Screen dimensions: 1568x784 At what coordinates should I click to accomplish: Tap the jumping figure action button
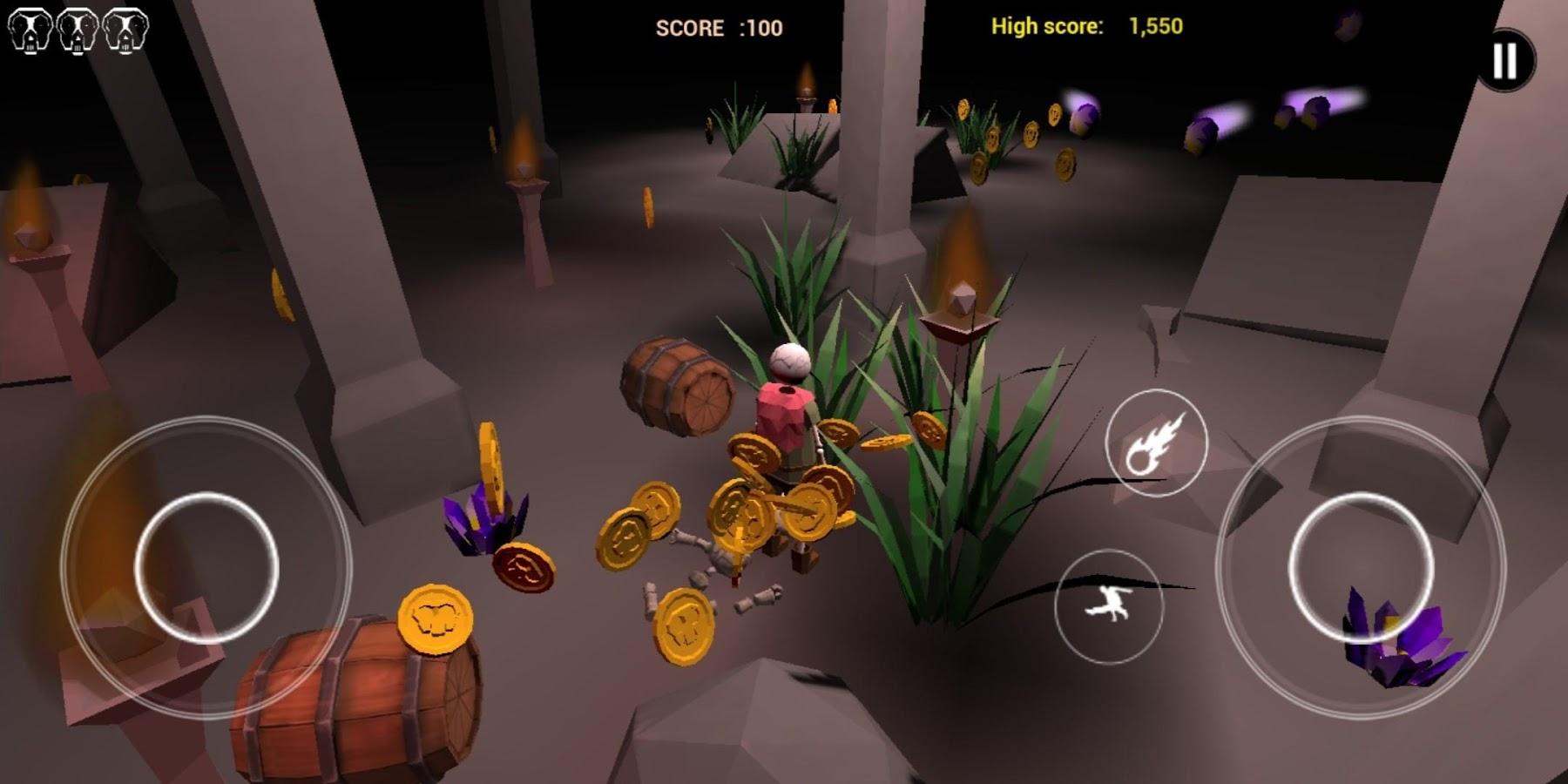[1108, 605]
